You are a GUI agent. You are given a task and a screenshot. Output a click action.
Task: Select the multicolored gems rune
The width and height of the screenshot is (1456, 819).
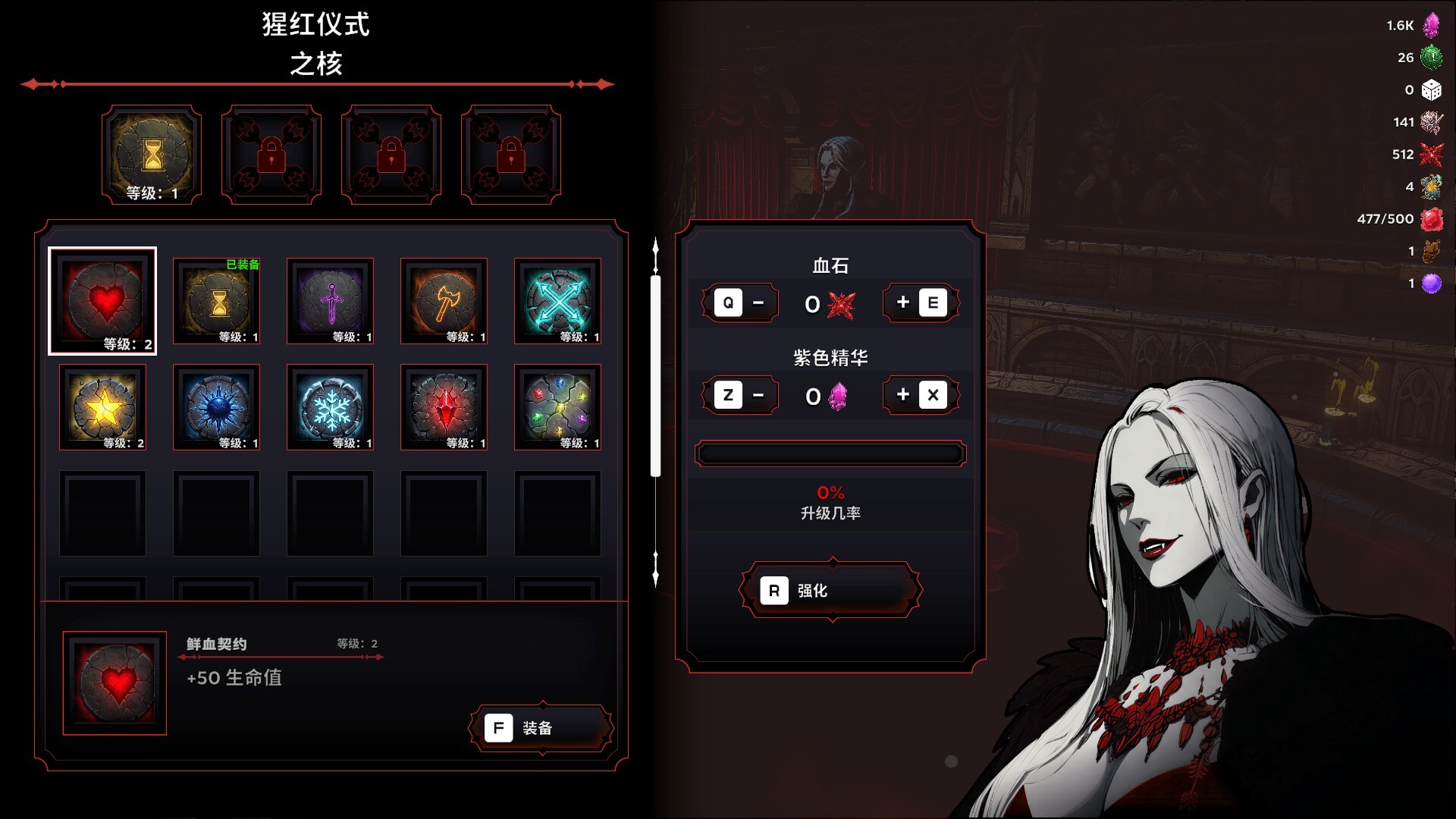pyautogui.click(x=558, y=407)
